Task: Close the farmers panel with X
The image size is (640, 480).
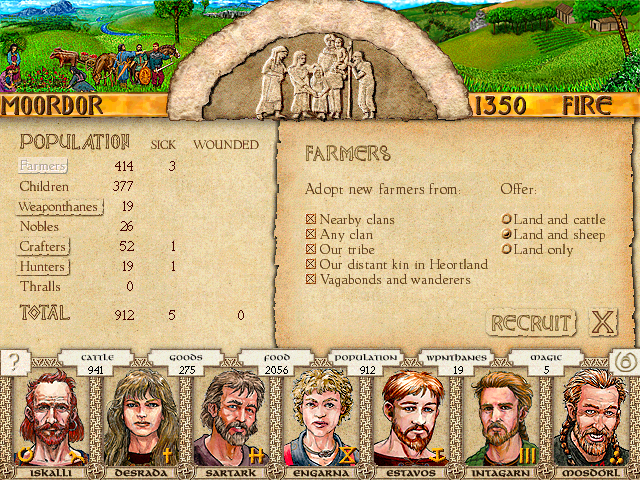Action: point(602,323)
